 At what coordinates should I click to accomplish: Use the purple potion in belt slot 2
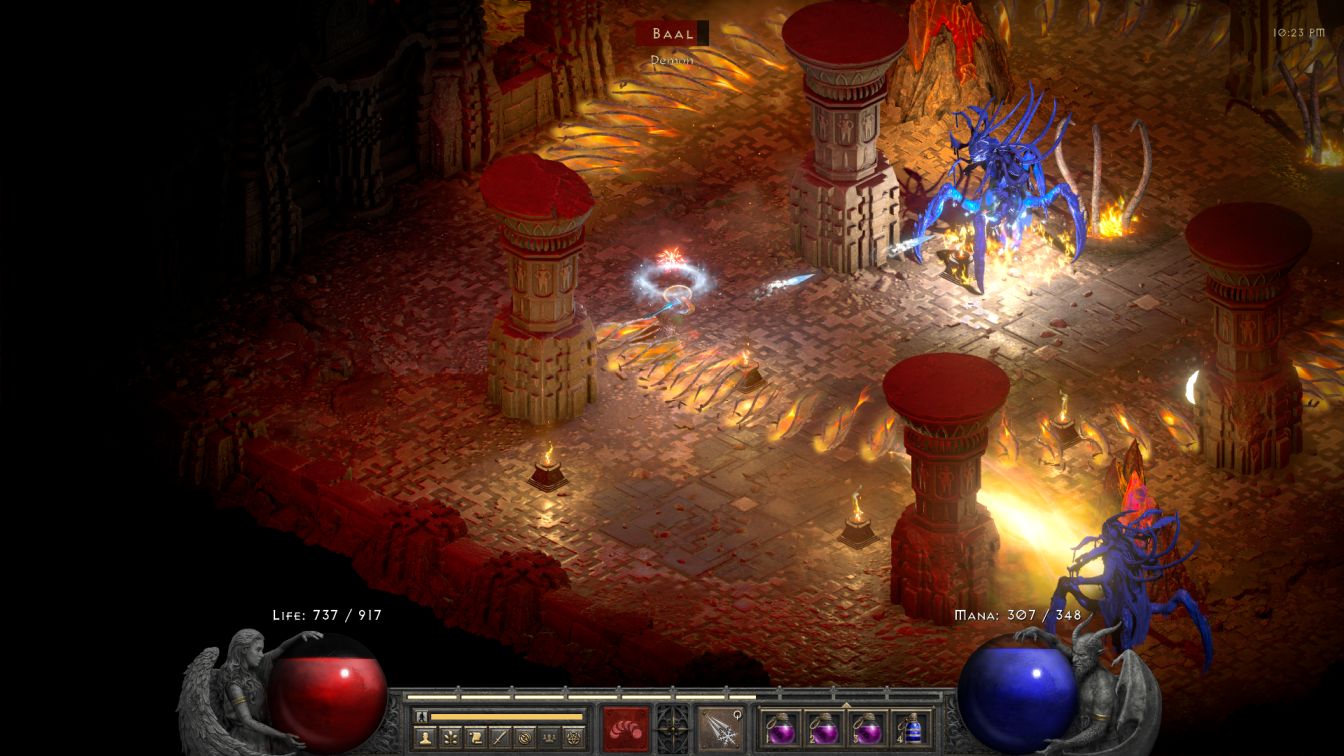[822, 728]
